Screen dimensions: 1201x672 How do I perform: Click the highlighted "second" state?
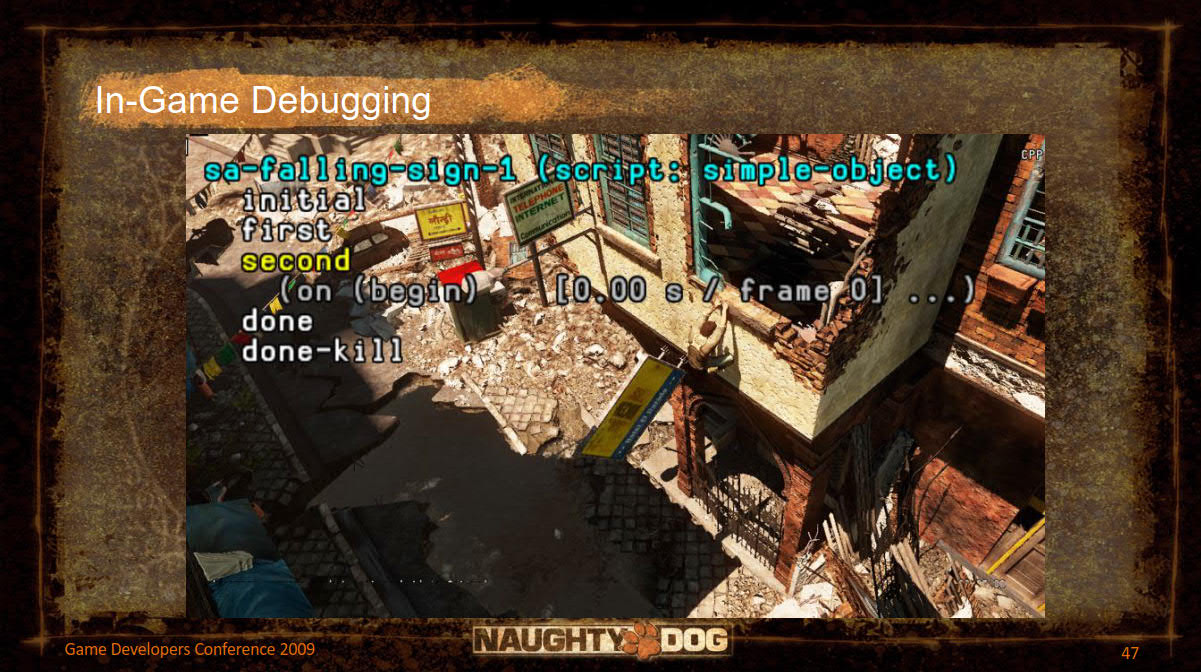tap(296, 261)
